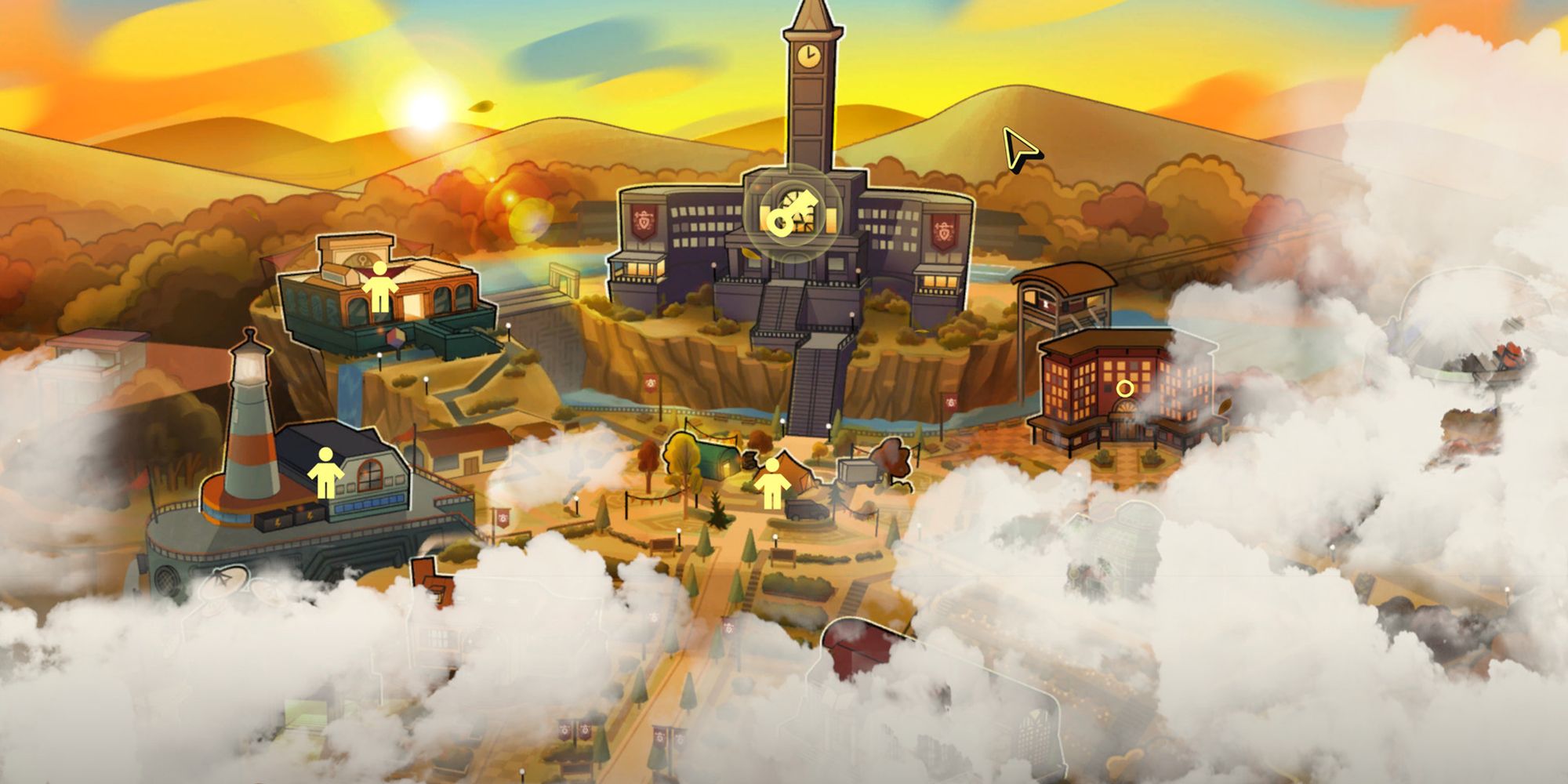The width and height of the screenshot is (1568, 784).
Task: Click the dark van parked near the tents
Action: point(805,510)
